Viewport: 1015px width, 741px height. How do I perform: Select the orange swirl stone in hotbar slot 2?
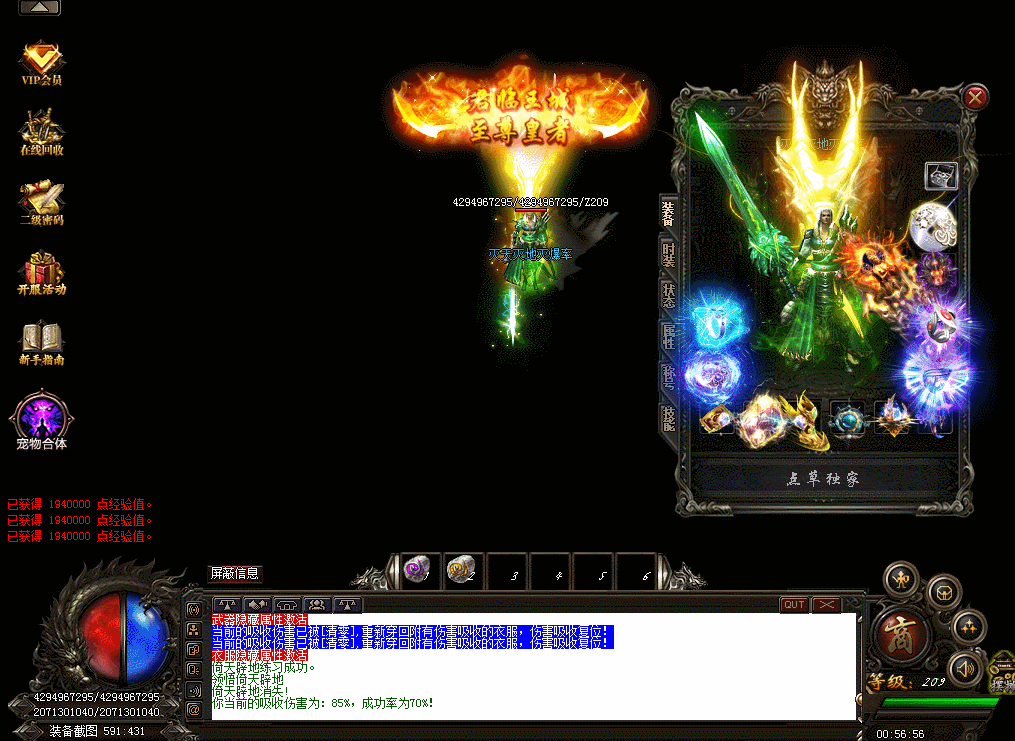[x=461, y=571]
